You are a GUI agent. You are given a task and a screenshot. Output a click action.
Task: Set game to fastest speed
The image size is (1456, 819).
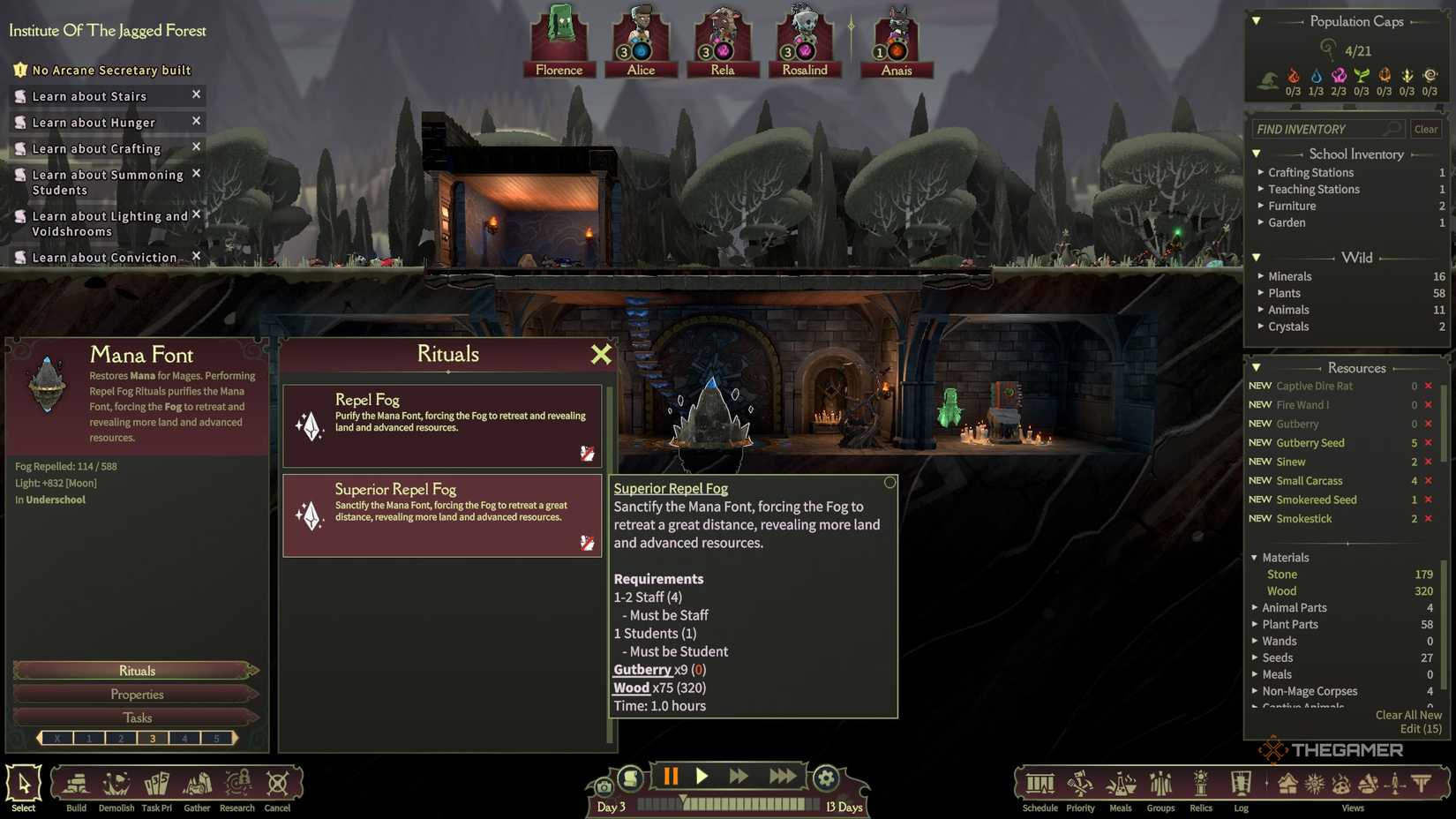782,777
